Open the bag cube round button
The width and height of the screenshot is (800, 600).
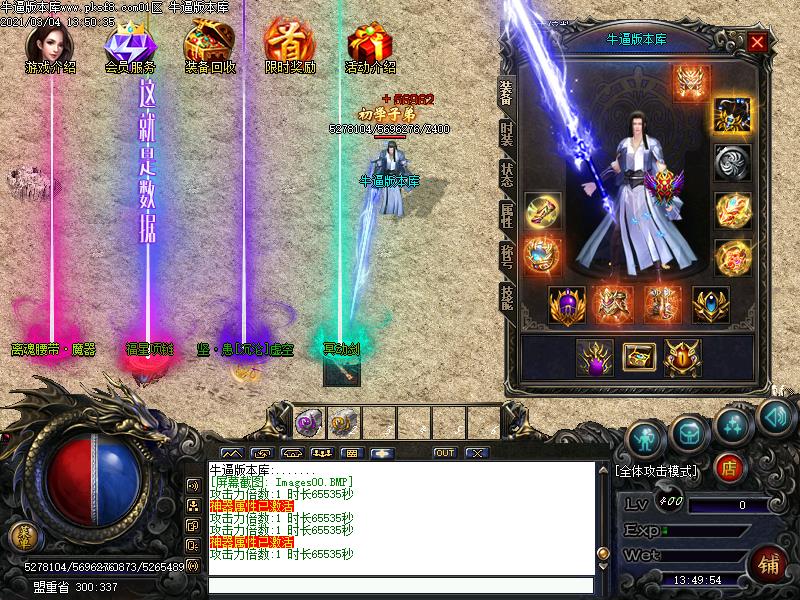coord(690,431)
